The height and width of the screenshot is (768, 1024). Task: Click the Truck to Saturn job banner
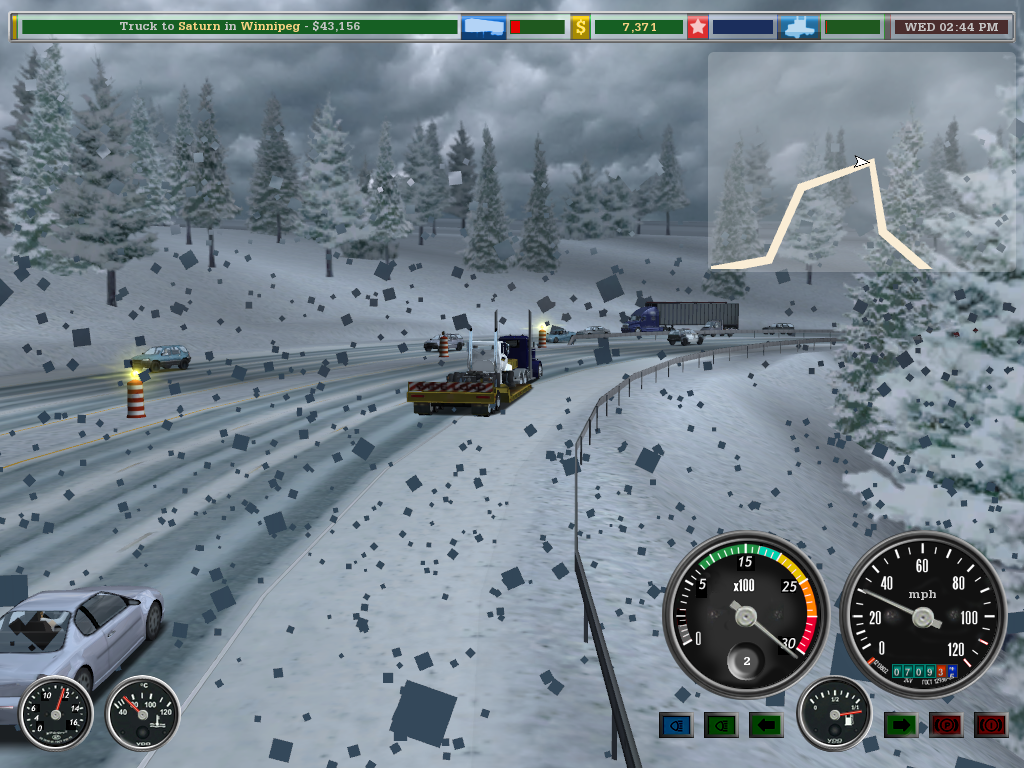click(238, 27)
